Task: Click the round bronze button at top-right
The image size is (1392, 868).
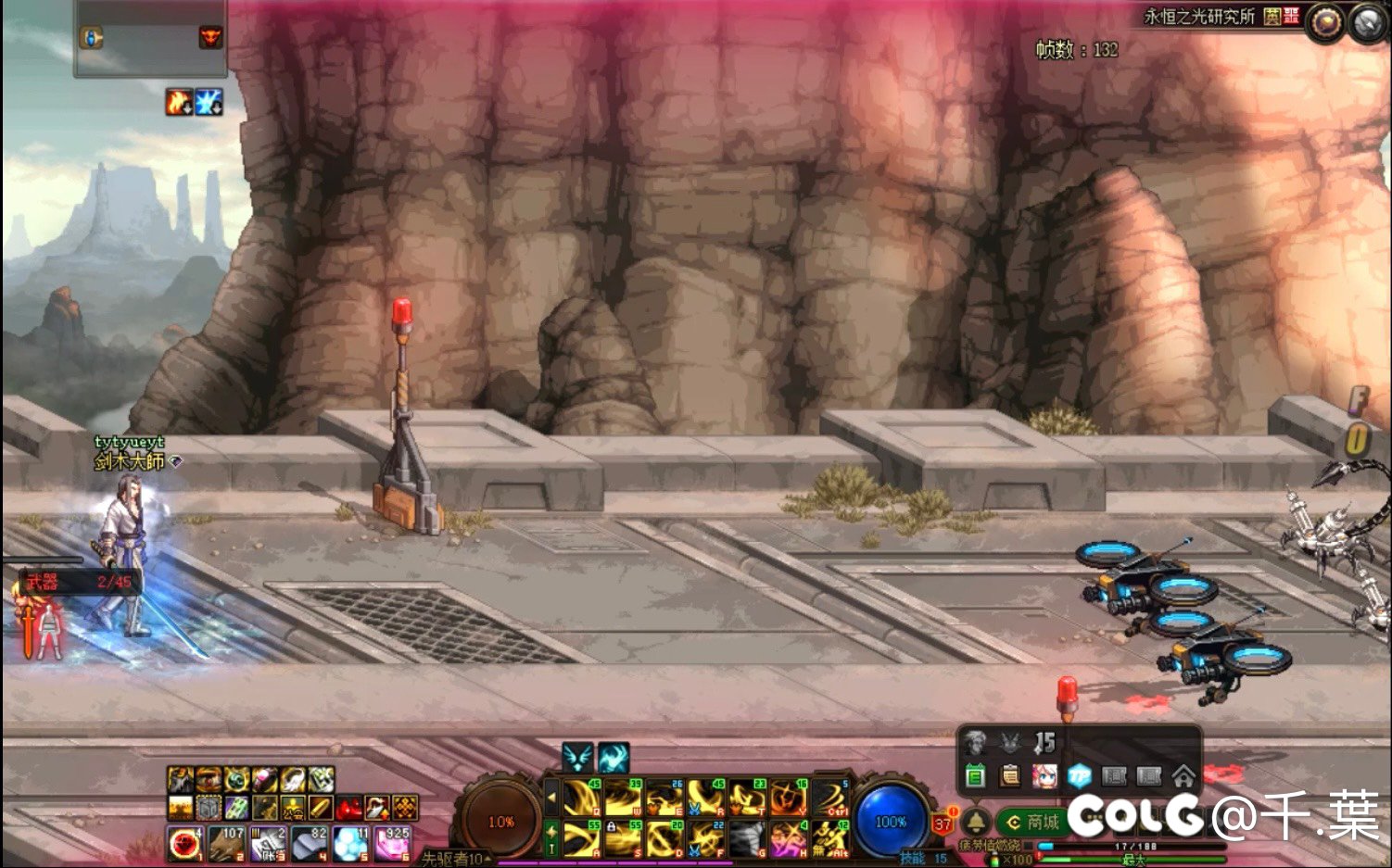Action: pyautogui.click(x=1325, y=23)
